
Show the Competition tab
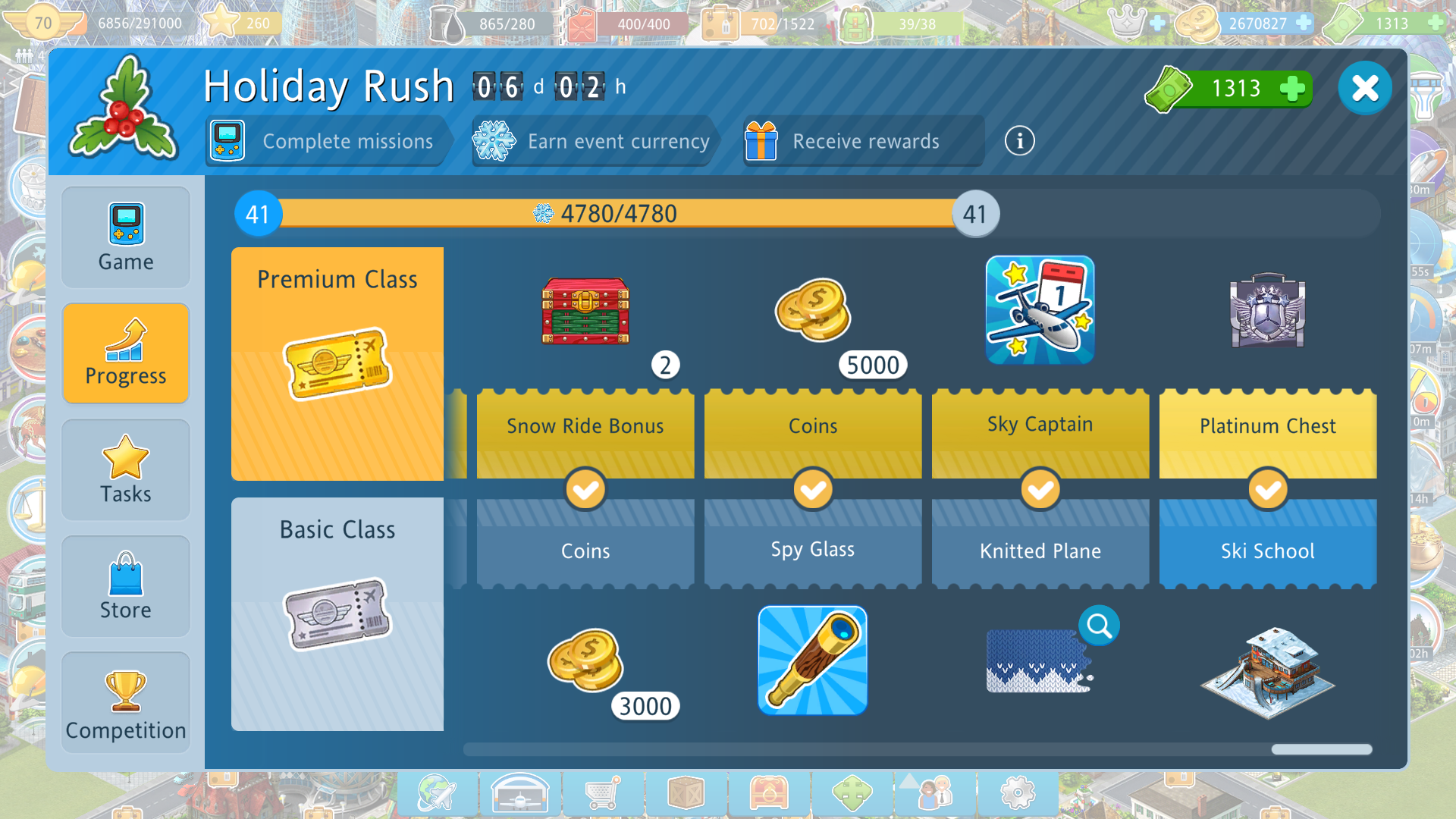click(126, 703)
